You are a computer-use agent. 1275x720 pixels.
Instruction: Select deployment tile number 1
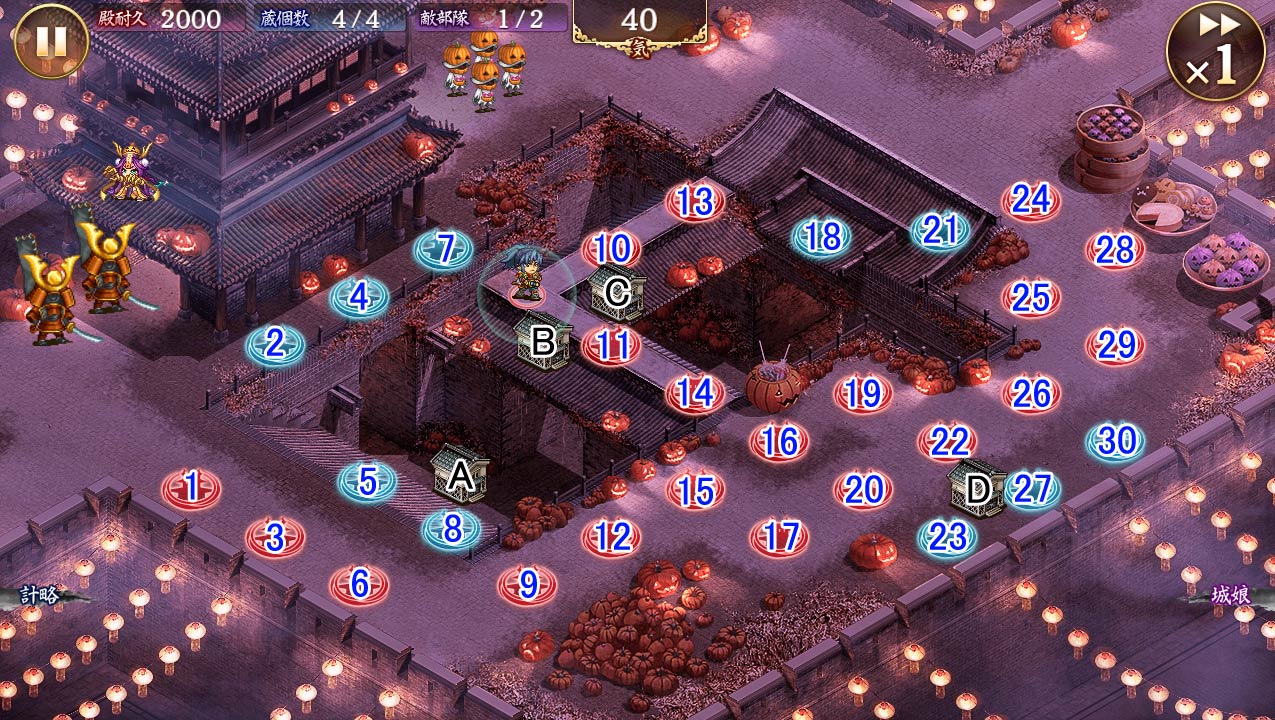(191, 488)
